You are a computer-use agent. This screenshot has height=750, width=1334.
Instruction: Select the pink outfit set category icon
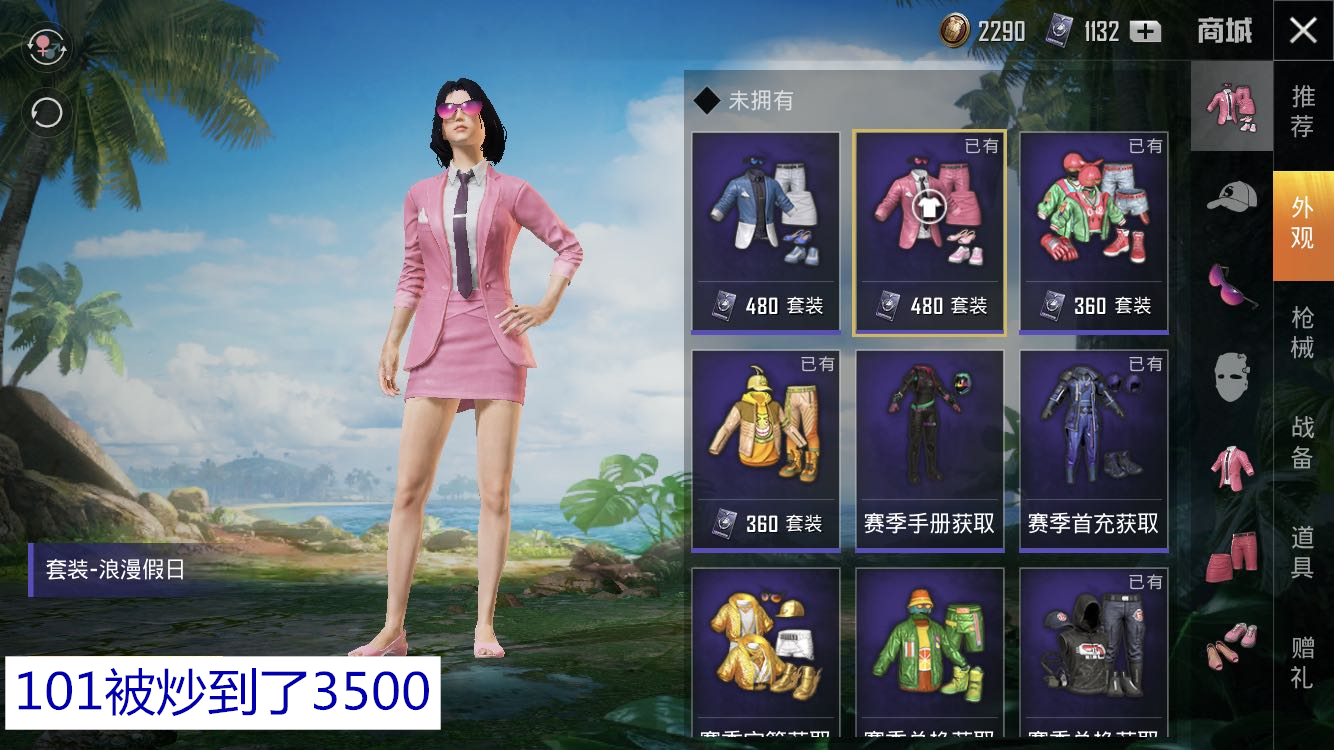1231,105
